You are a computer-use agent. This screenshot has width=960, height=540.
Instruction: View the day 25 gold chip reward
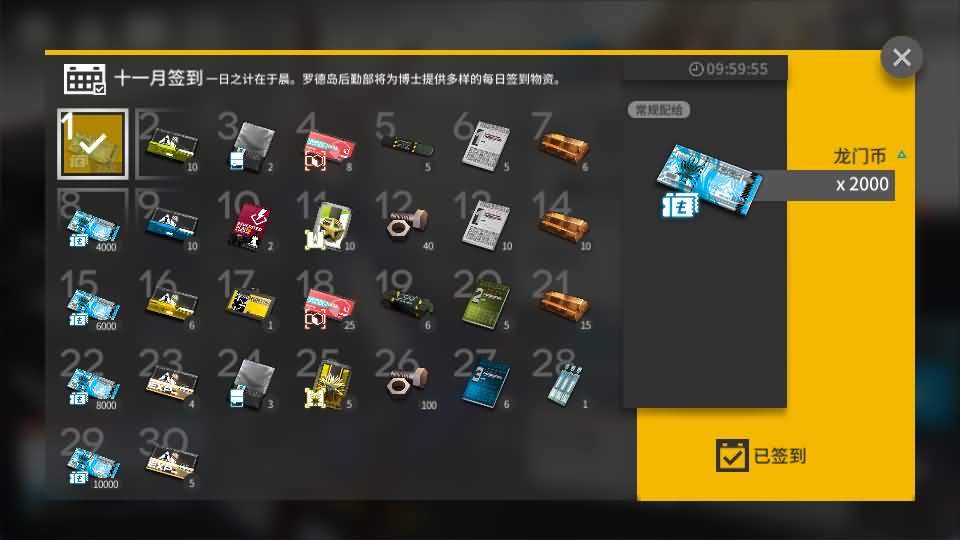pyautogui.click(x=329, y=381)
